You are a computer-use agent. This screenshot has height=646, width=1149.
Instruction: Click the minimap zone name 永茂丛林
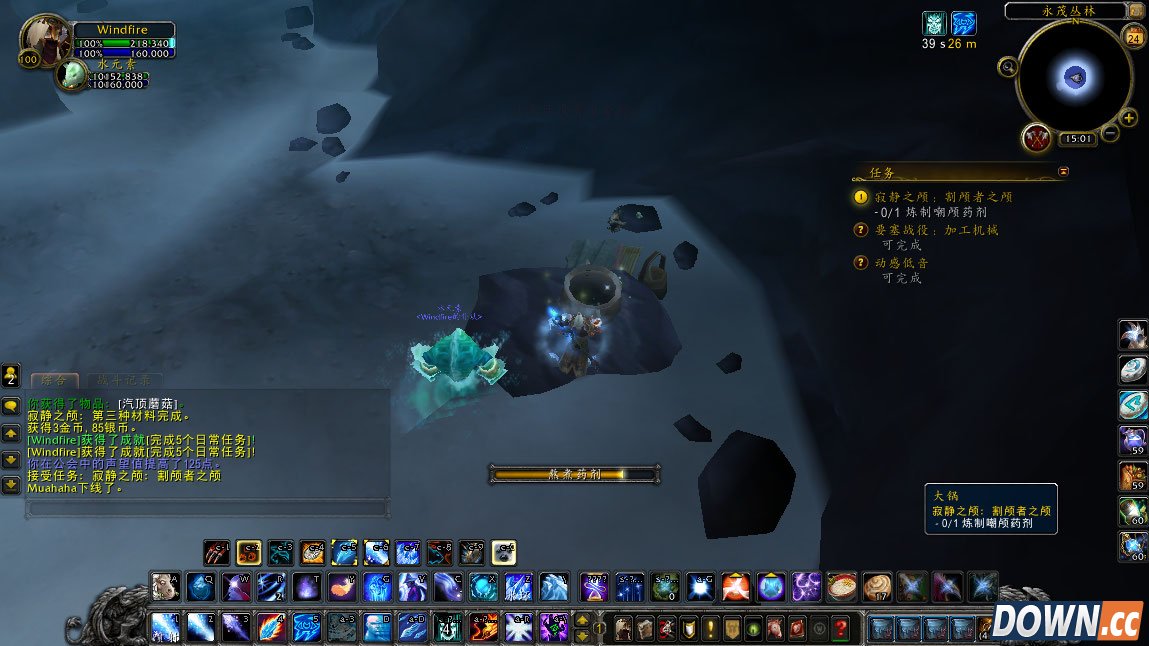1071,11
